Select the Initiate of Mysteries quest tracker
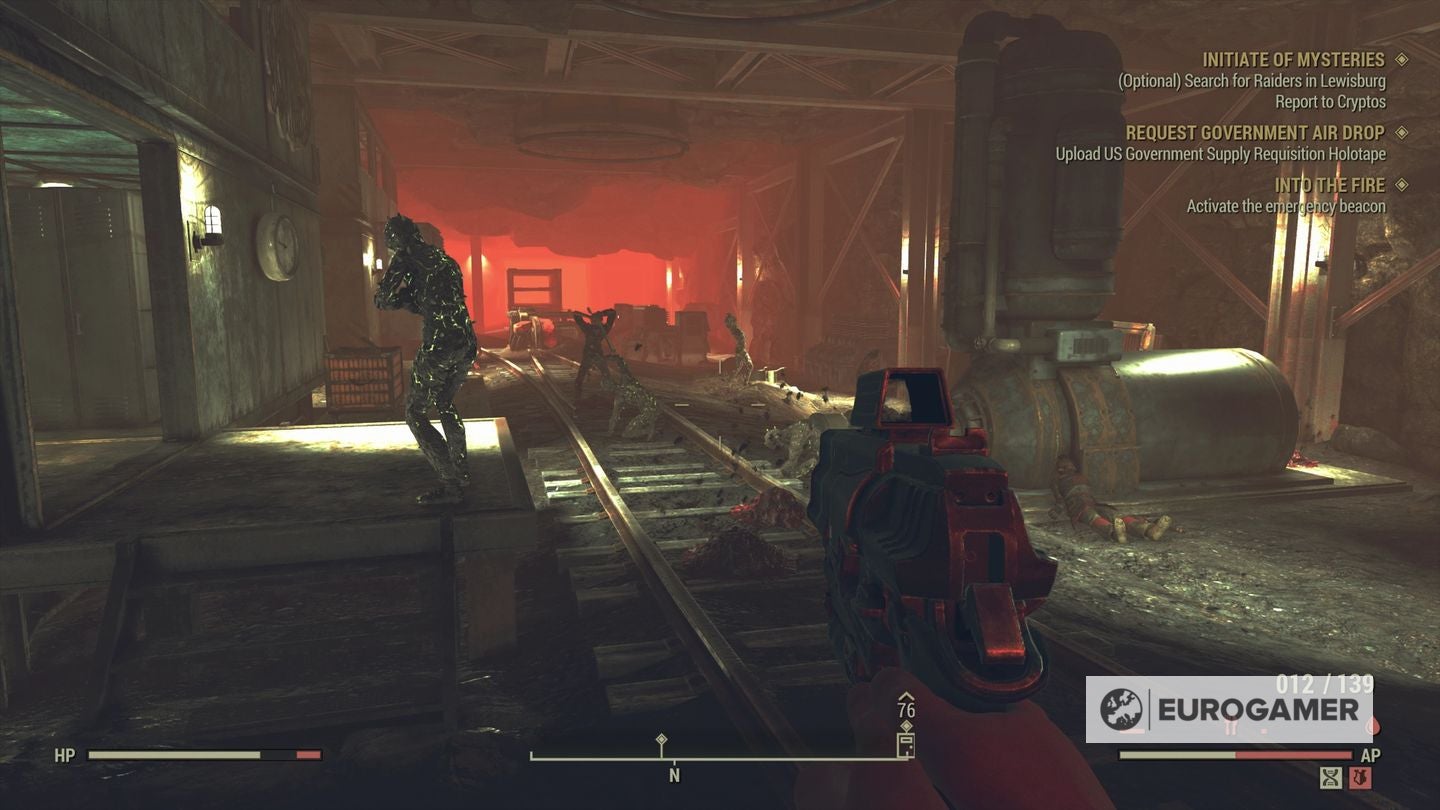 pyautogui.click(x=1292, y=60)
